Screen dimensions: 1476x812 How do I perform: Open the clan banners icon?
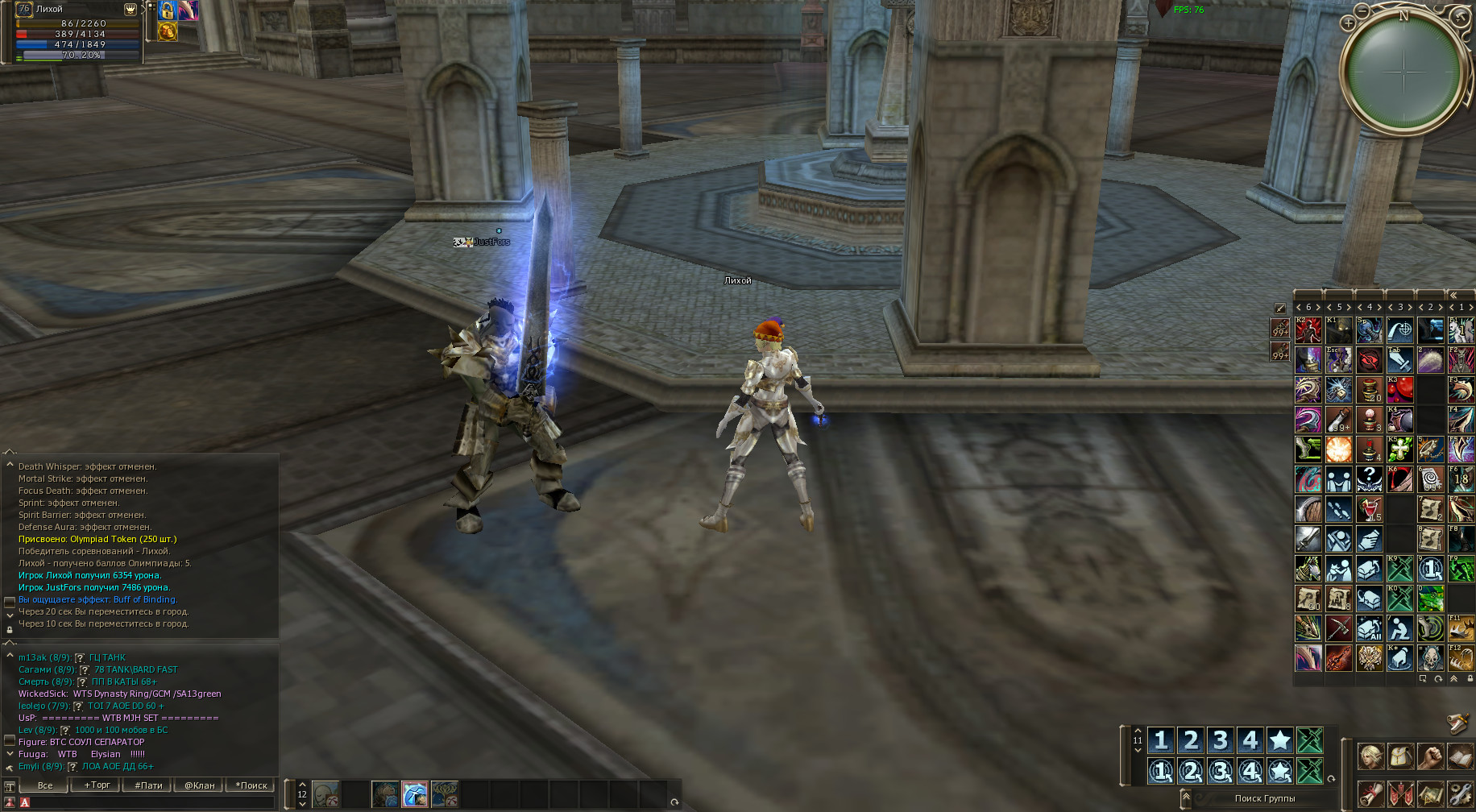point(1400,793)
